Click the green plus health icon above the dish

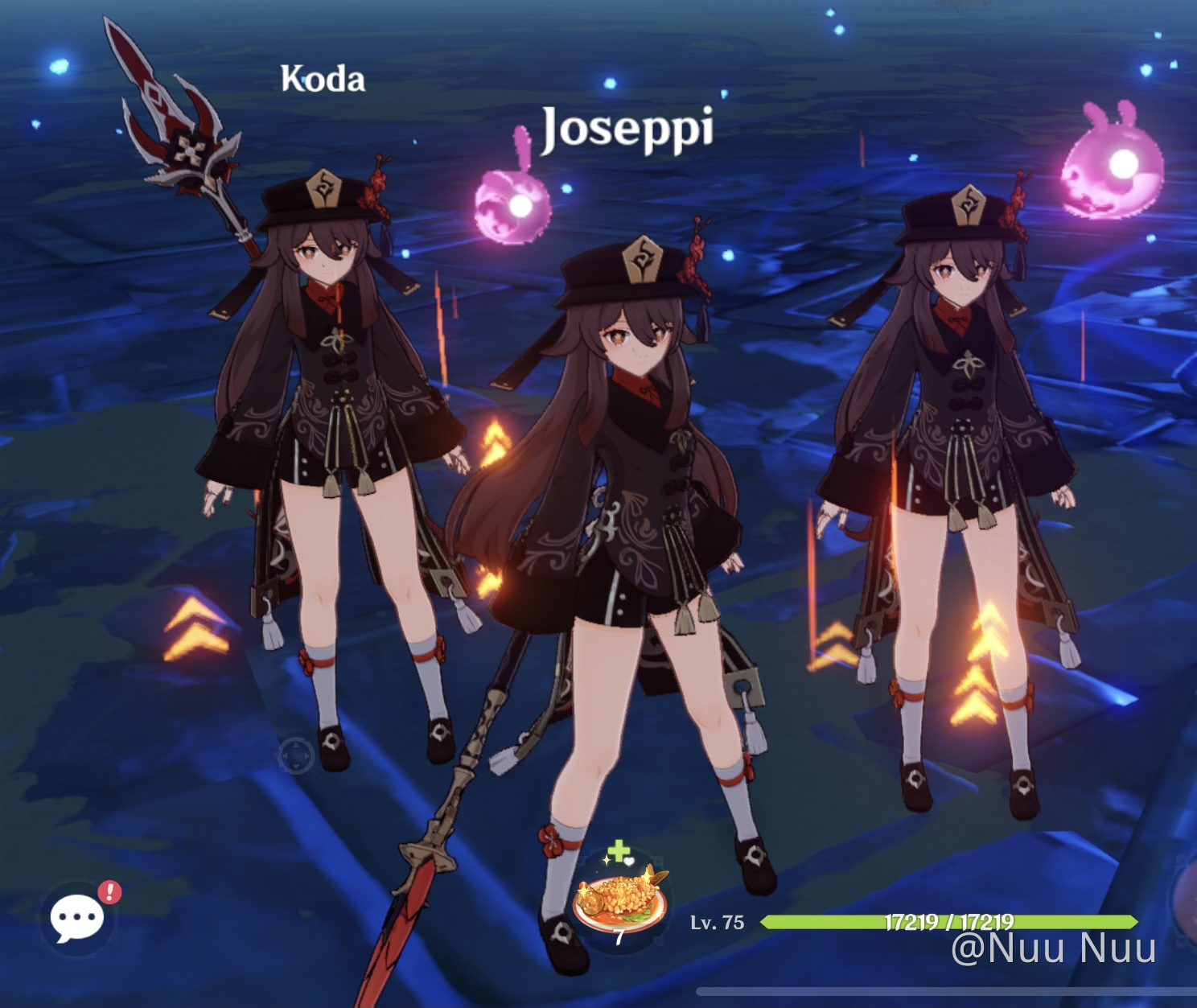tap(619, 851)
